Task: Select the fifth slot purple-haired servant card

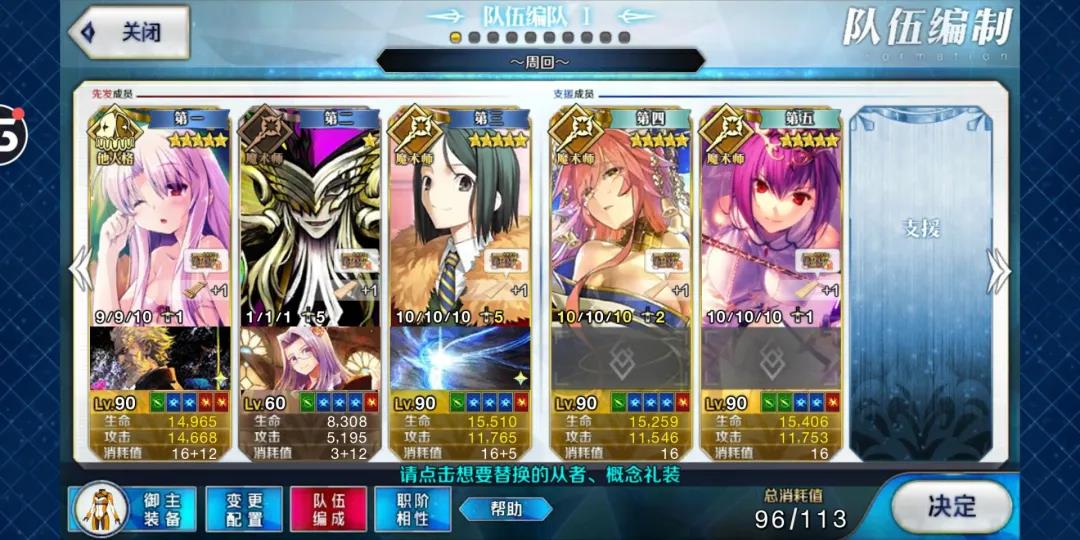Action: pyautogui.click(x=770, y=220)
